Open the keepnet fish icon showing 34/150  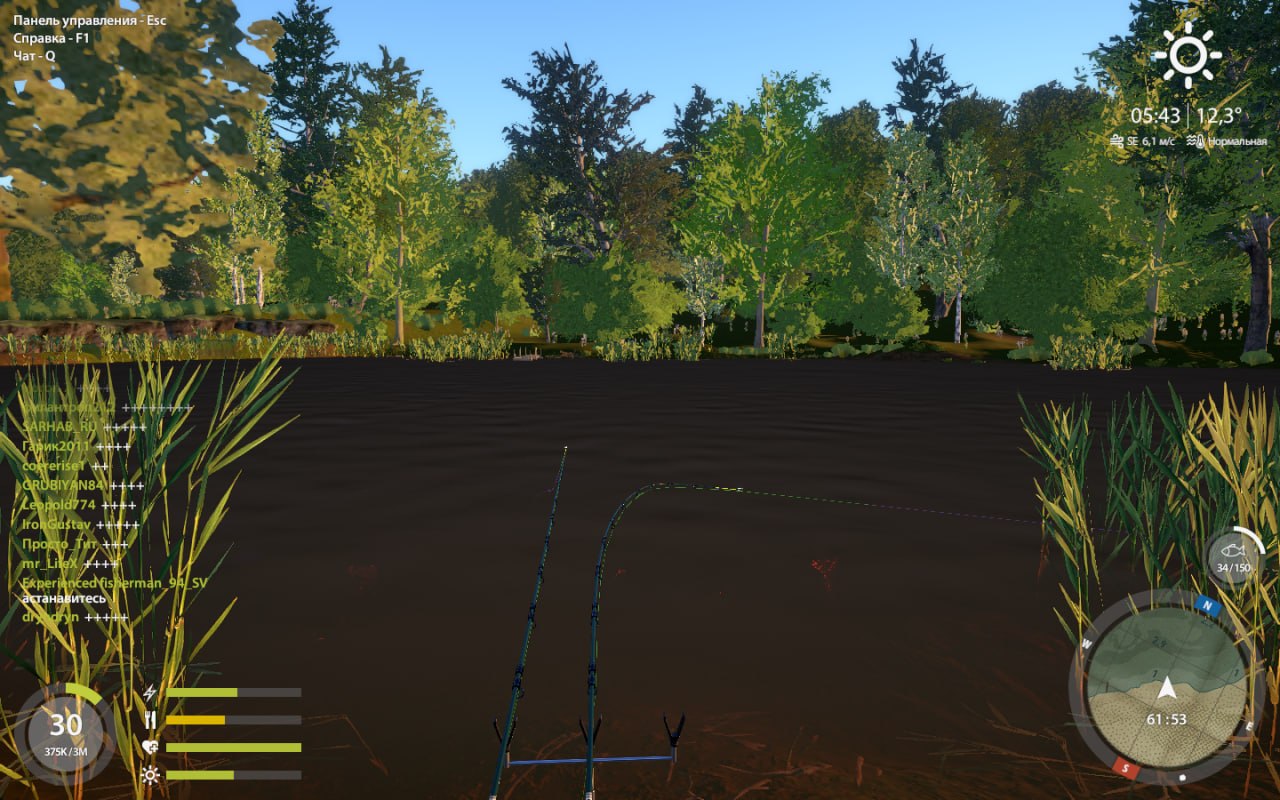point(1234,556)
